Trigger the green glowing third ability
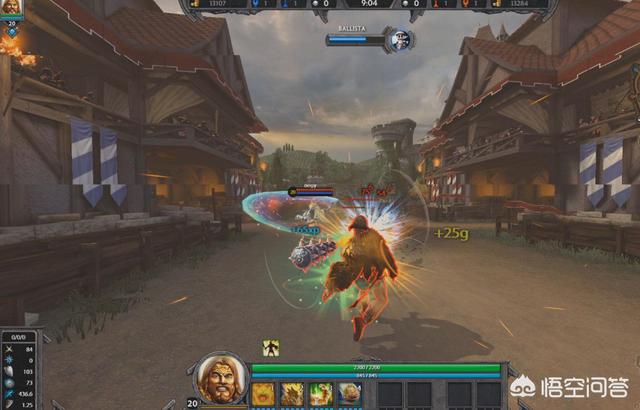 321,394
